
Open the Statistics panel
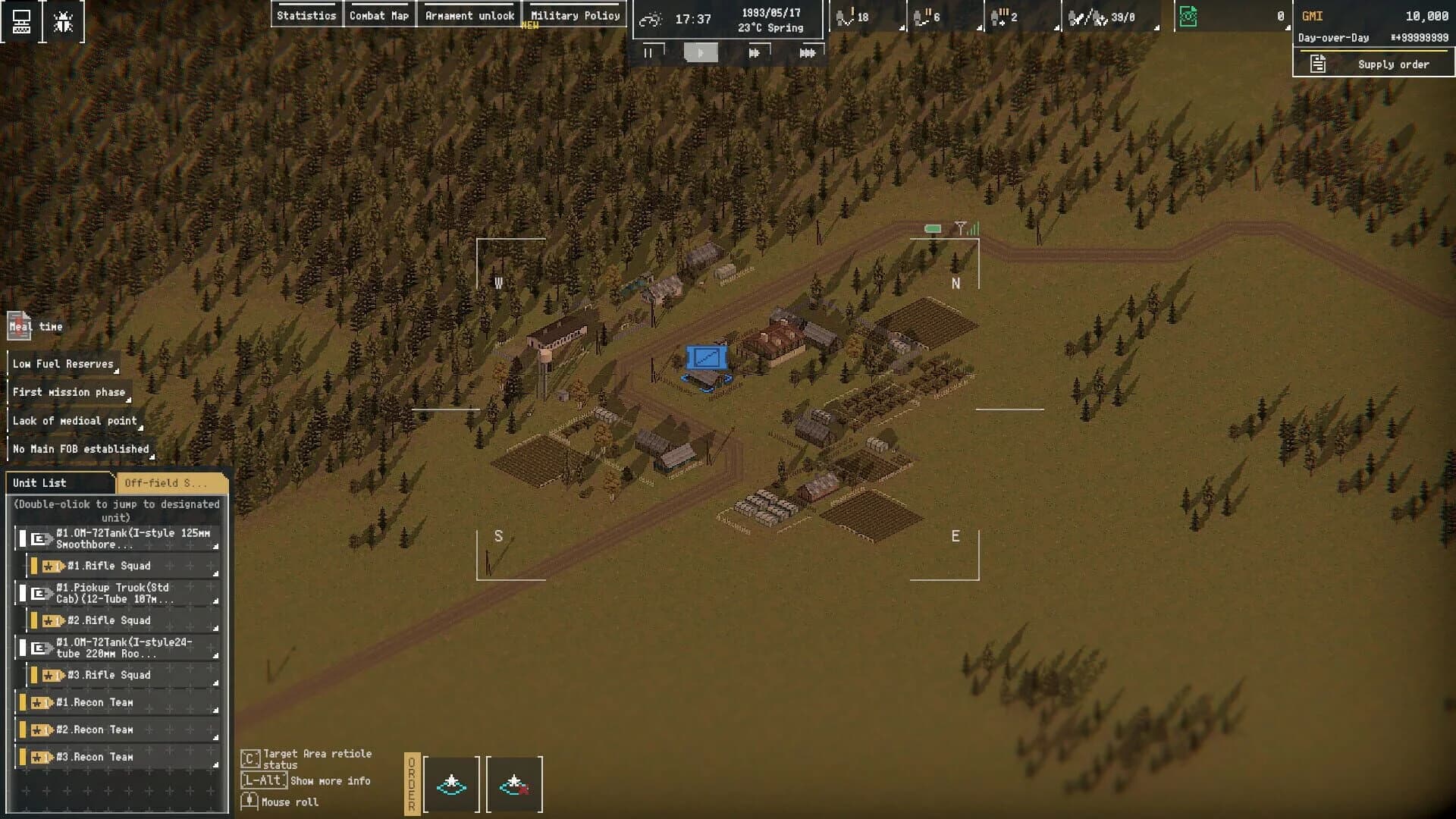(x=307, y=14)
